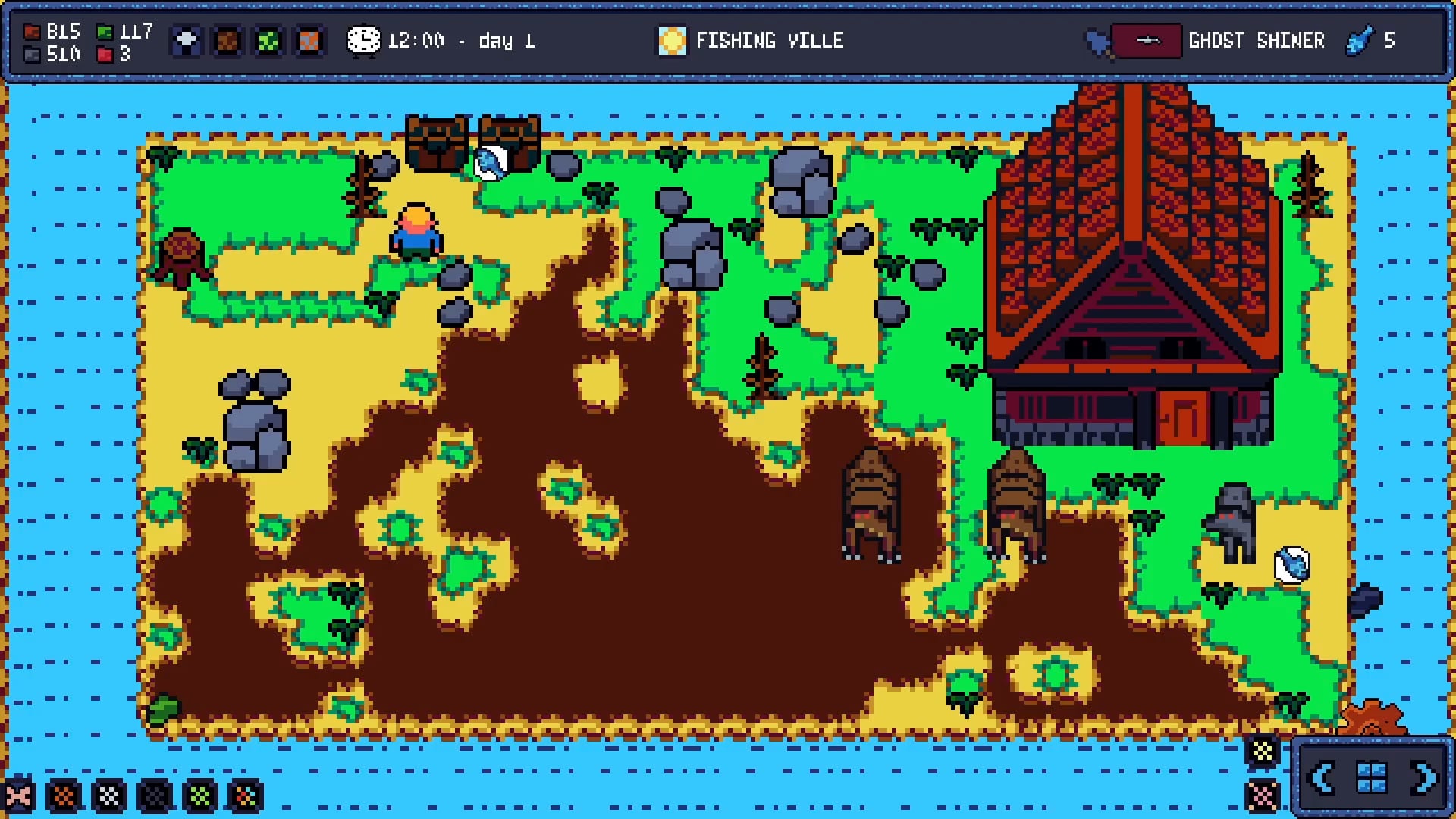
Task: Go to next page with right arrow
Action: tap(1423, 778)
